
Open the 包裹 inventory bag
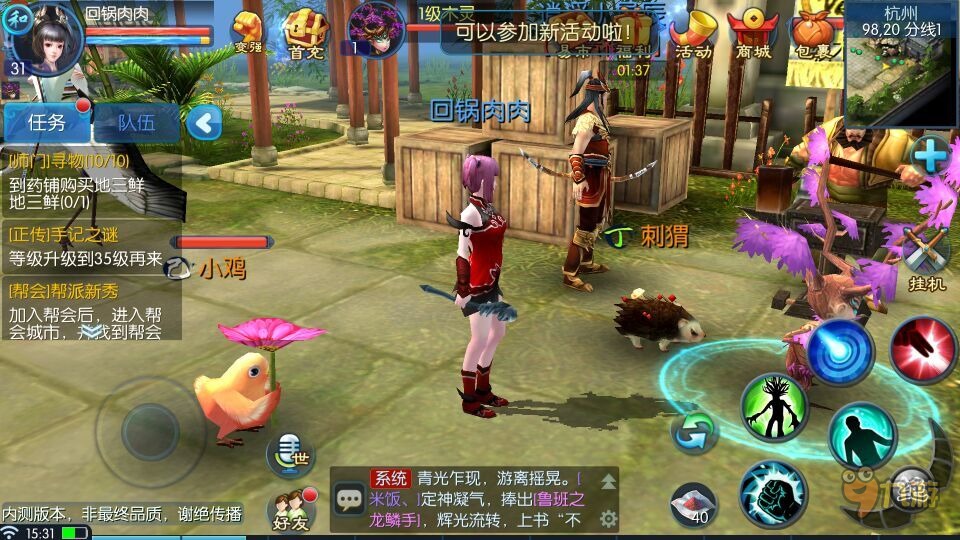pyautogui.click(x=812, y=33)
